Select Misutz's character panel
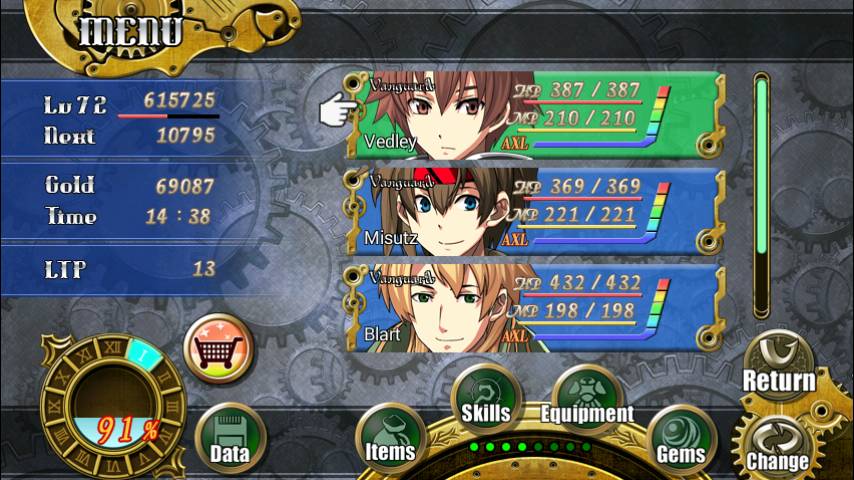The width and height of the screenshot is (854, 480). point(535,212)
